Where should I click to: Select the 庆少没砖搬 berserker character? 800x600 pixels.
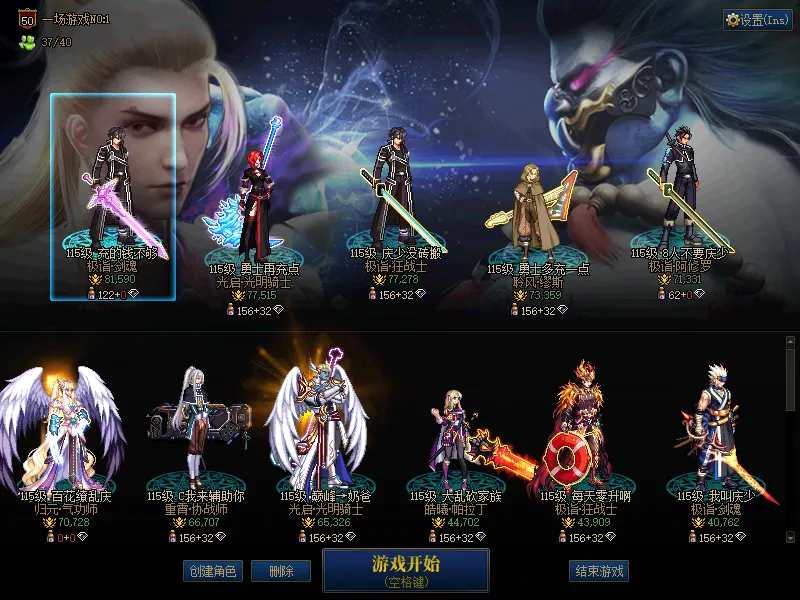tap(393, 200)
